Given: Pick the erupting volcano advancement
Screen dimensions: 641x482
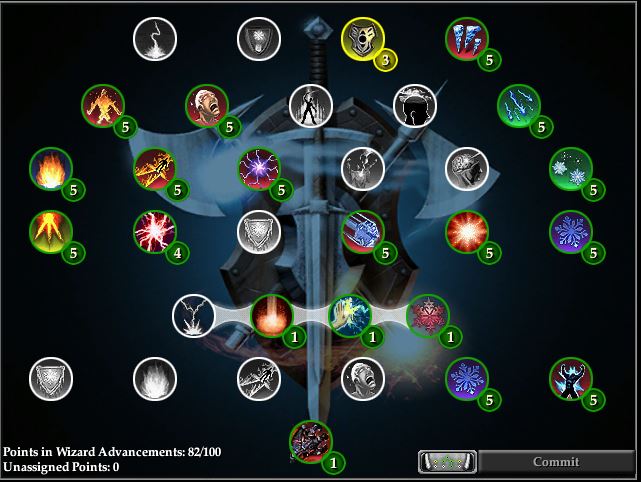Looking at the screenshot, I should (51, 231).
